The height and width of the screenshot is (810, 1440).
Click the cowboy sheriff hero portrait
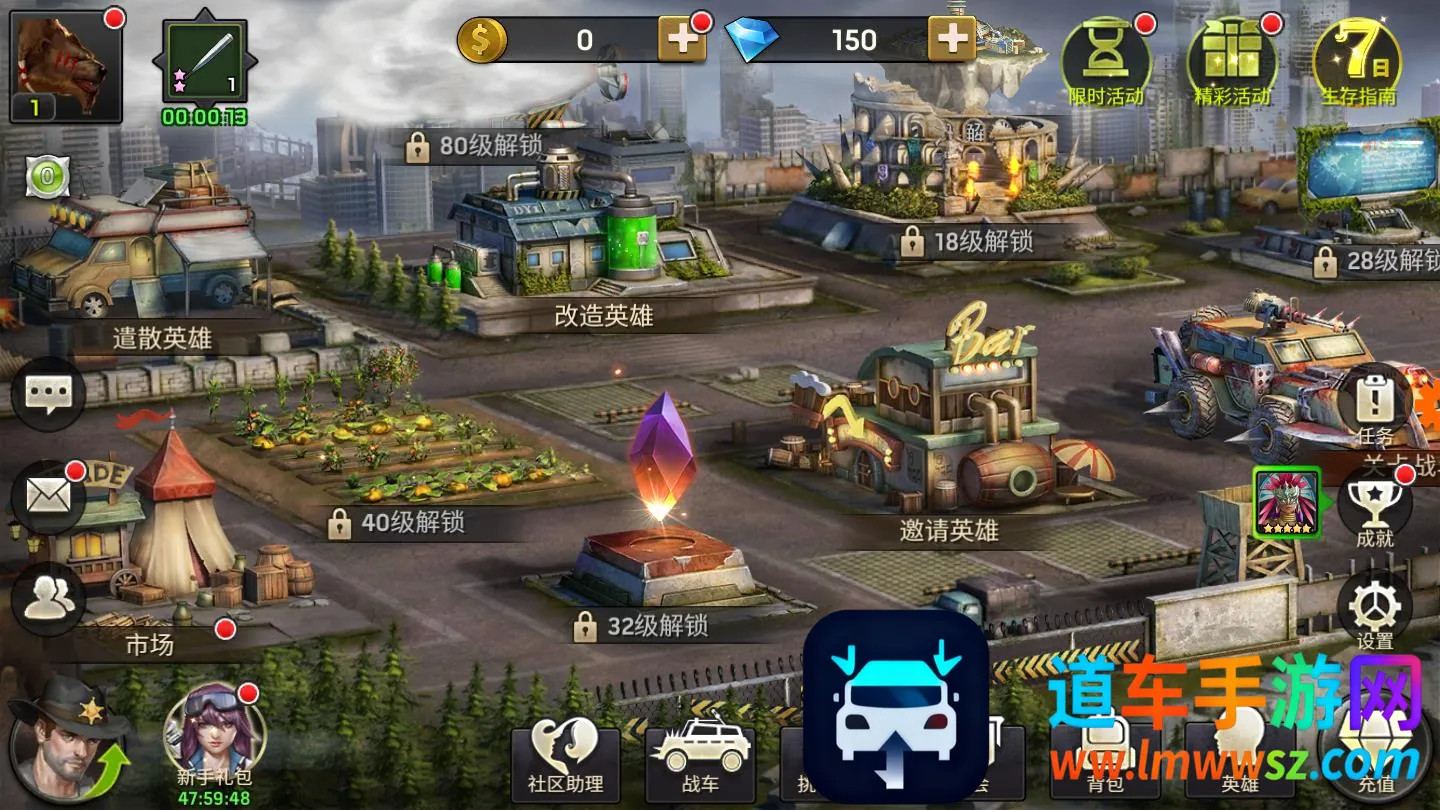pyautogui.click(x=62, y=740)
